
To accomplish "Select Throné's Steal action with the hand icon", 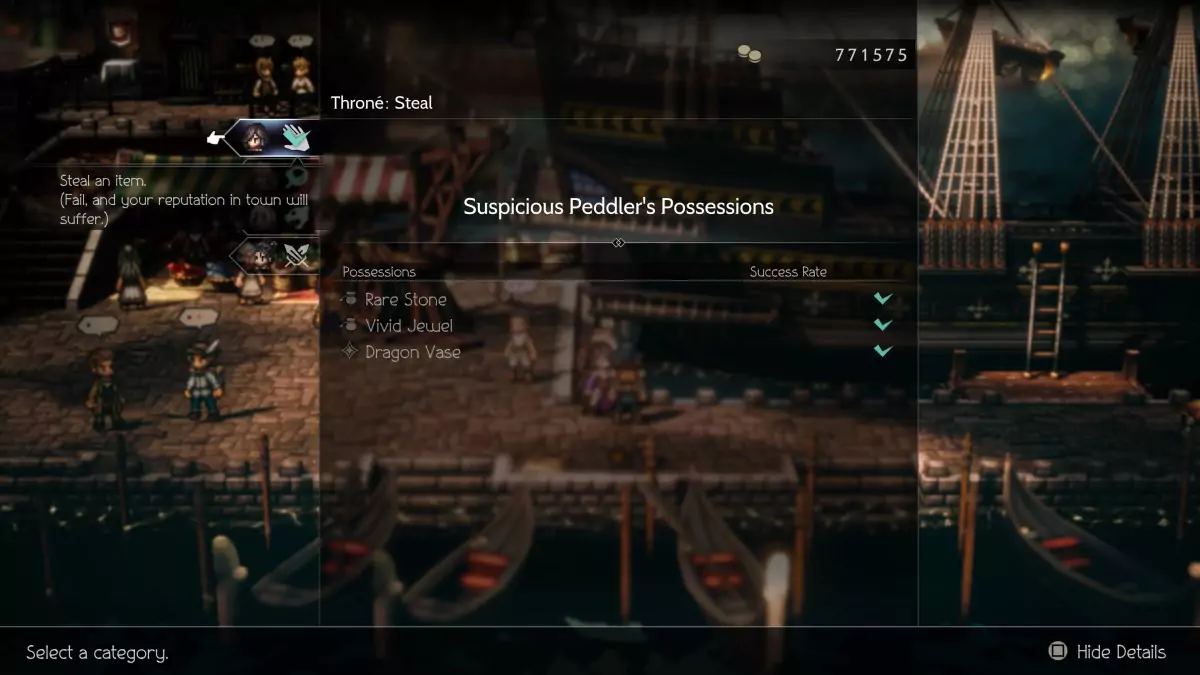I will pyautogui.click(x=295, y=137).
